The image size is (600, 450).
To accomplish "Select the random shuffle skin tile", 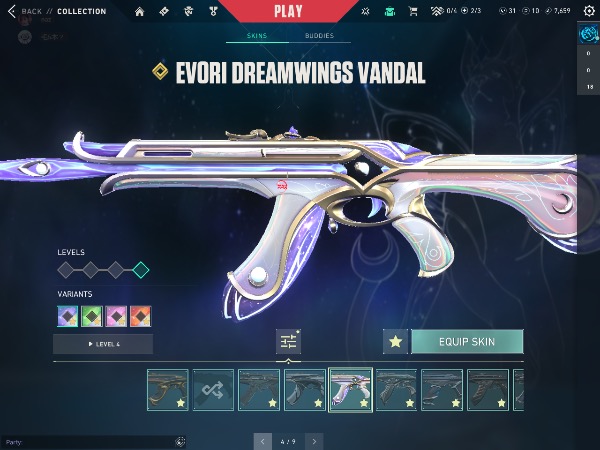I will 213,390.
